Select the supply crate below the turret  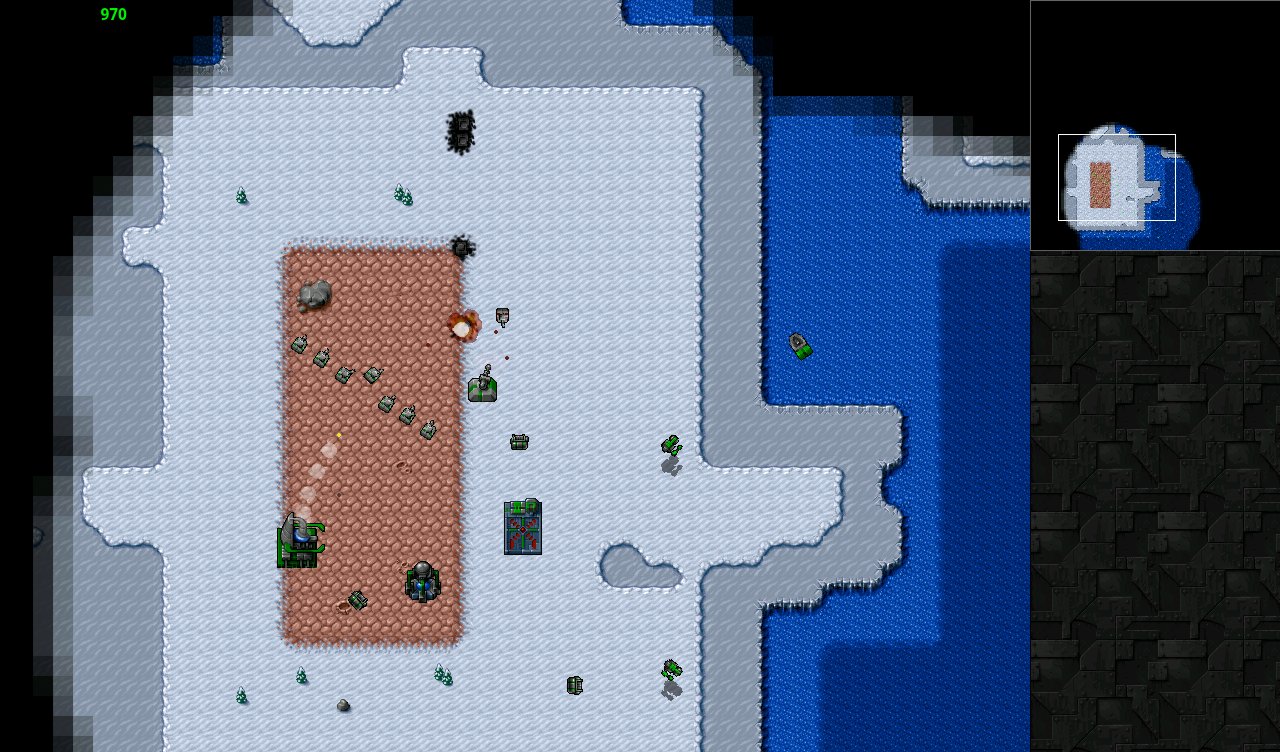coord(518,440)
